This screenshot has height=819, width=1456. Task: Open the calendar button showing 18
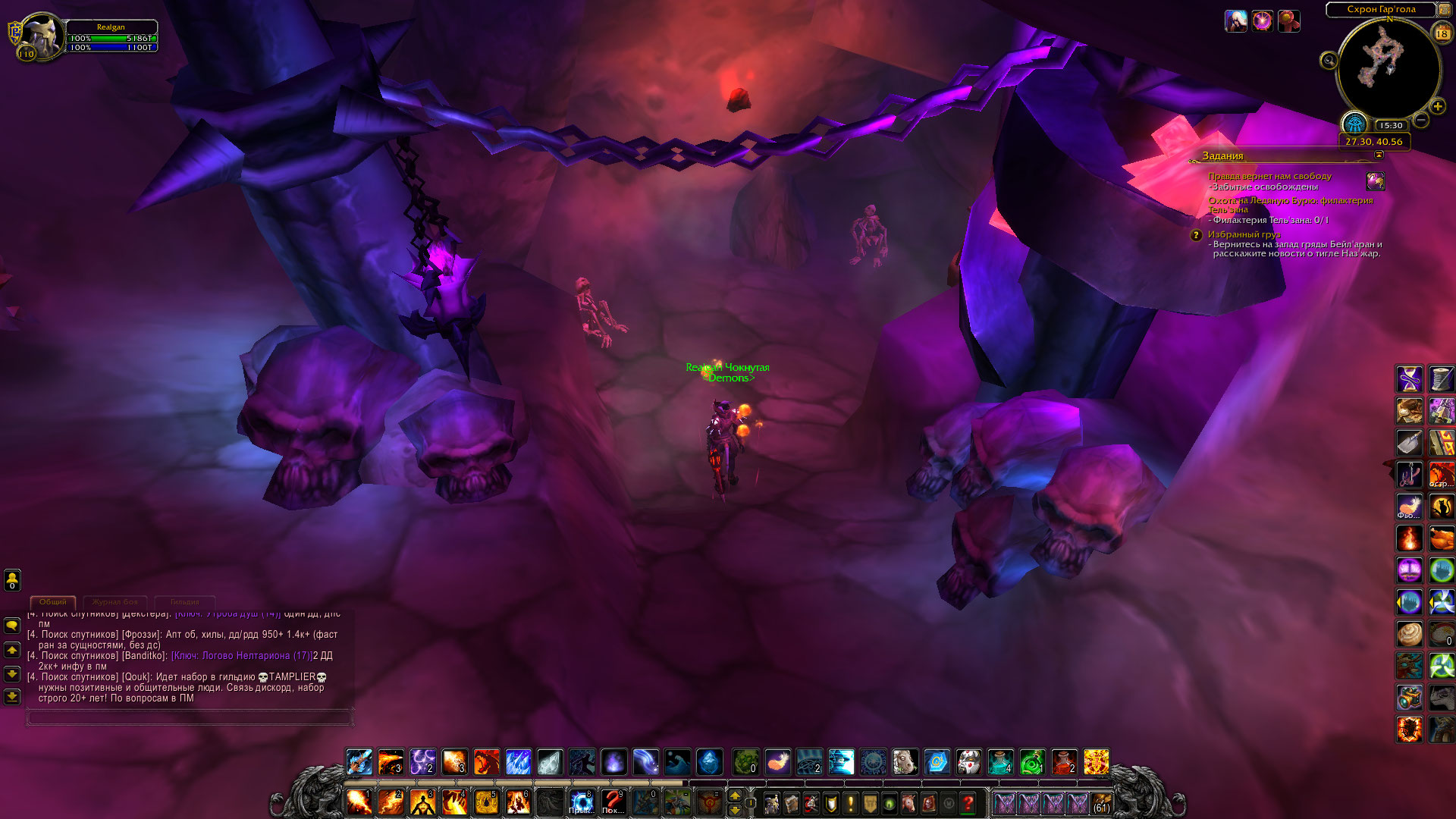click(x=1442, y=33)
